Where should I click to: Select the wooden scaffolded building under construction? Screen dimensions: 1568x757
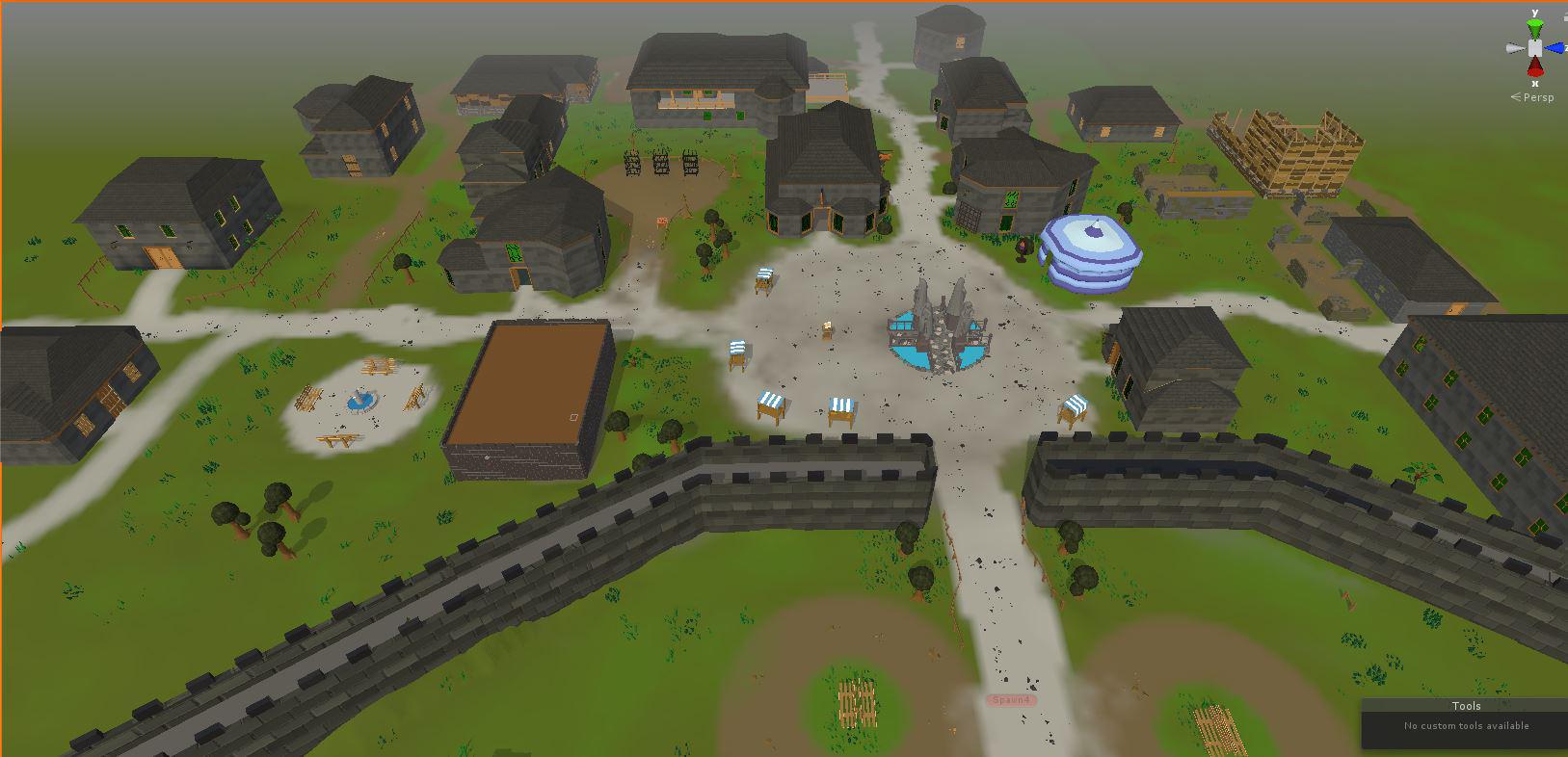click(x=1291, y=154)
